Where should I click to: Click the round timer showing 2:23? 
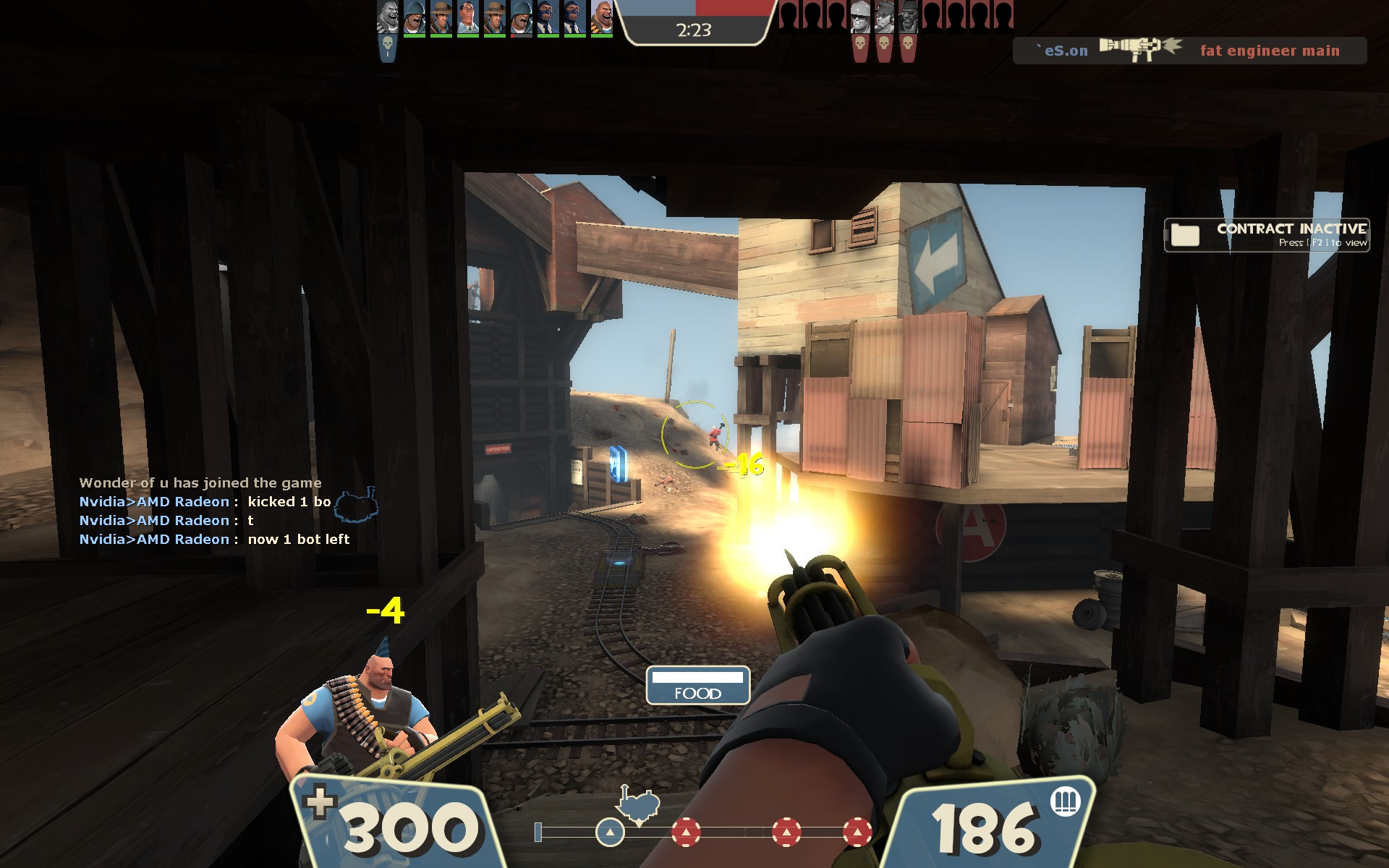(x=694, y=31)
